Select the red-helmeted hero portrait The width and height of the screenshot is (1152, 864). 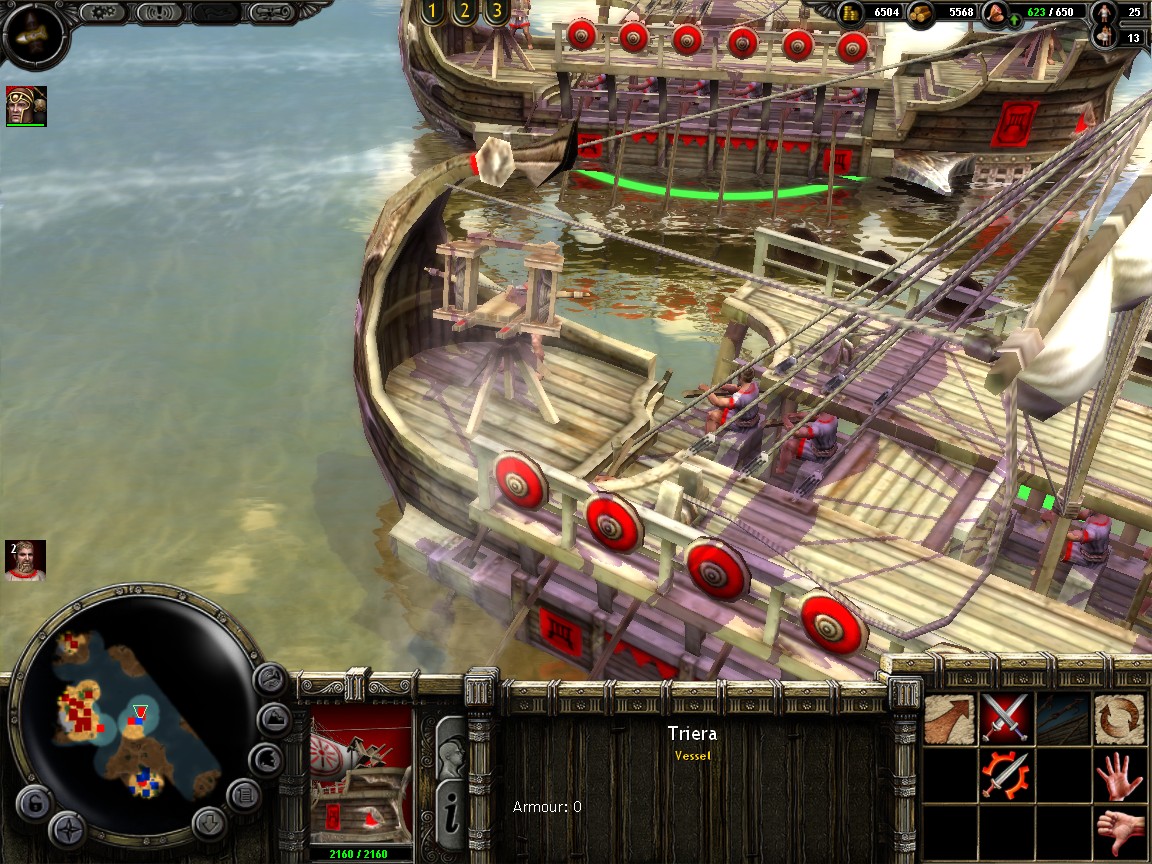tap(26, 105)
